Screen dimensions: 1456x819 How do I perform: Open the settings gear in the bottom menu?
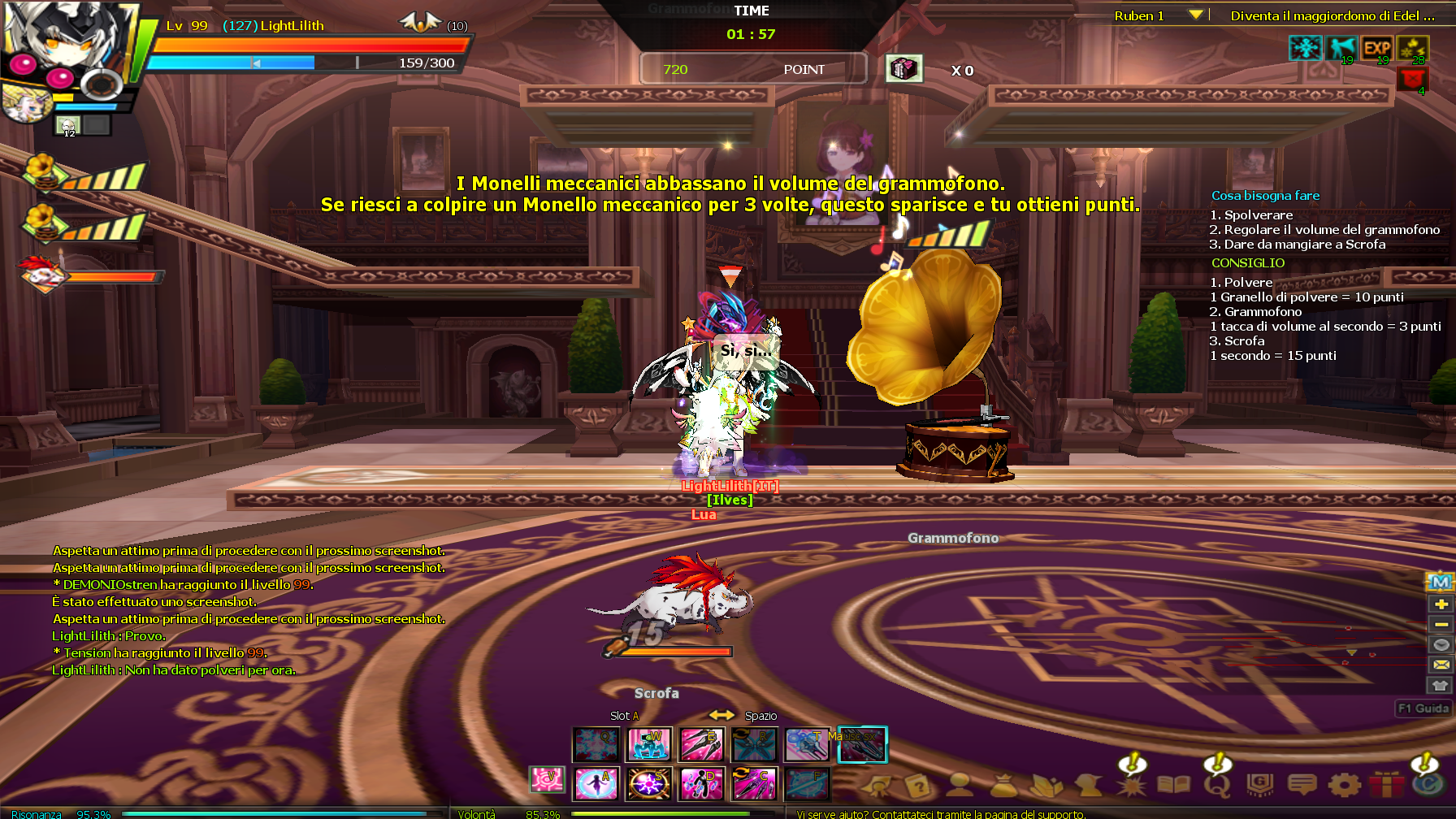[x=1344, y=785]
